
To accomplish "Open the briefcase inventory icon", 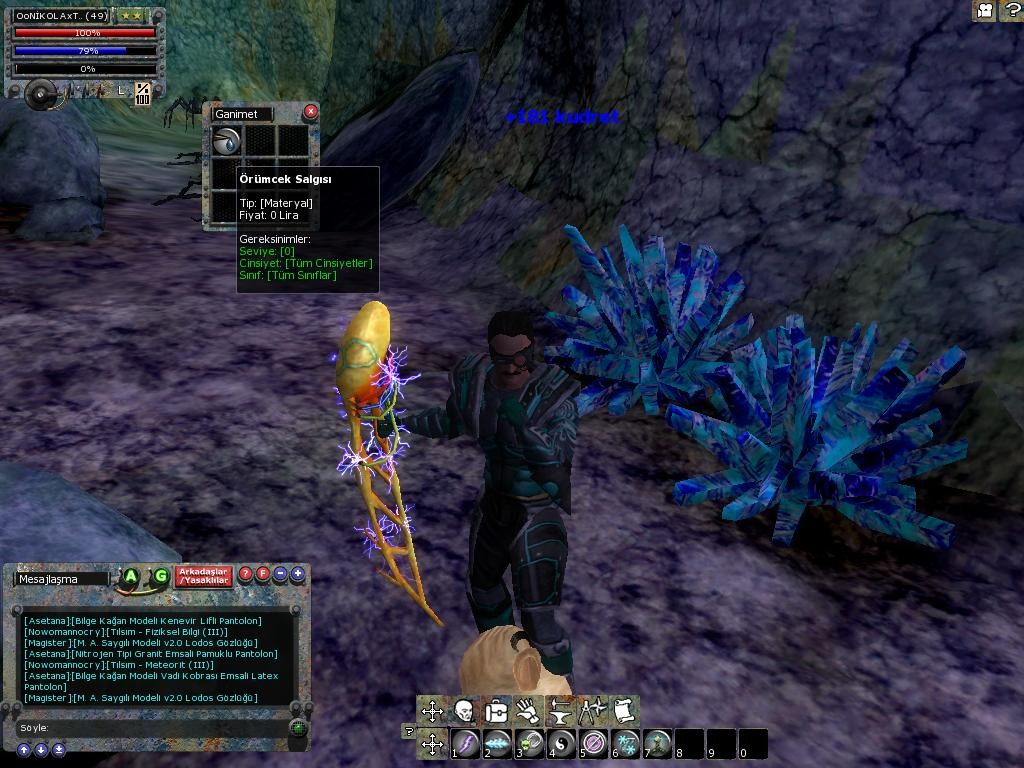I will pyautogui.click(x=496, y=711).
